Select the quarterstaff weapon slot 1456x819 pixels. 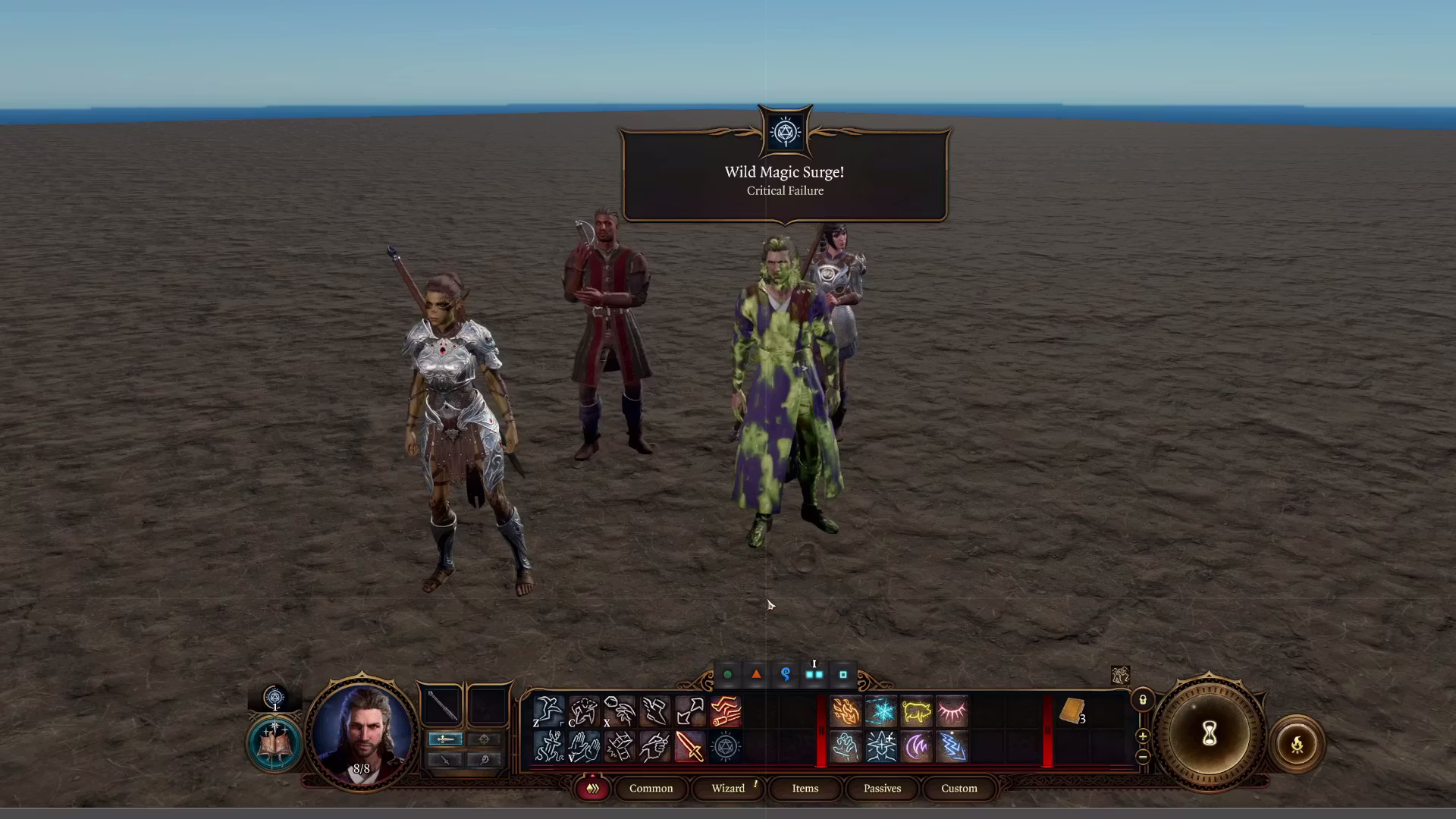click(x=442, y=704)
